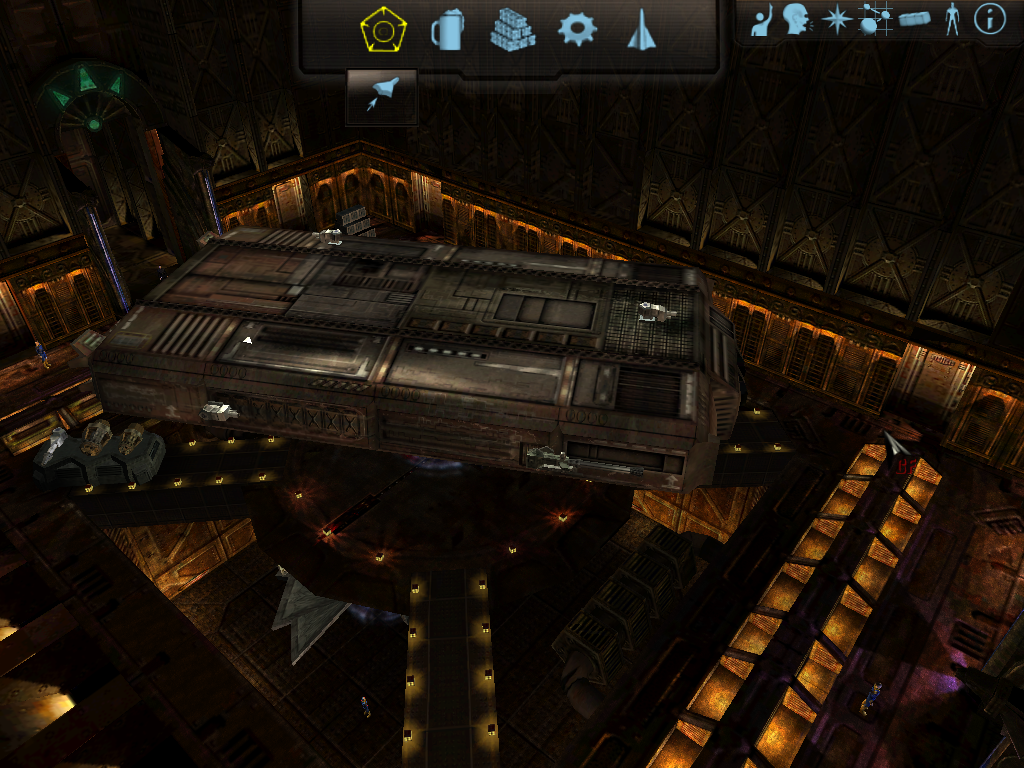This screenshot has height=768, width=1024.
Task: Select the yellow pentagon station icon
Action: pyautogui.click(x=383, y=30)
